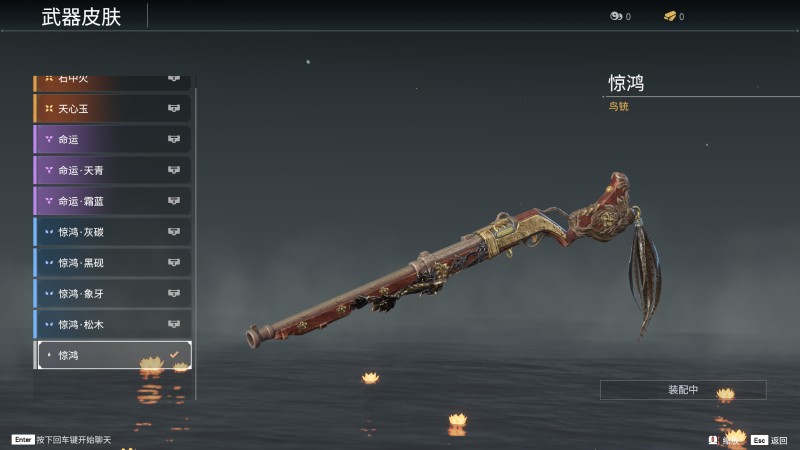Pick the 命运·霜蓝 skin entry
The width and height of the screenshot is (800, 450).
pos(112,201)
